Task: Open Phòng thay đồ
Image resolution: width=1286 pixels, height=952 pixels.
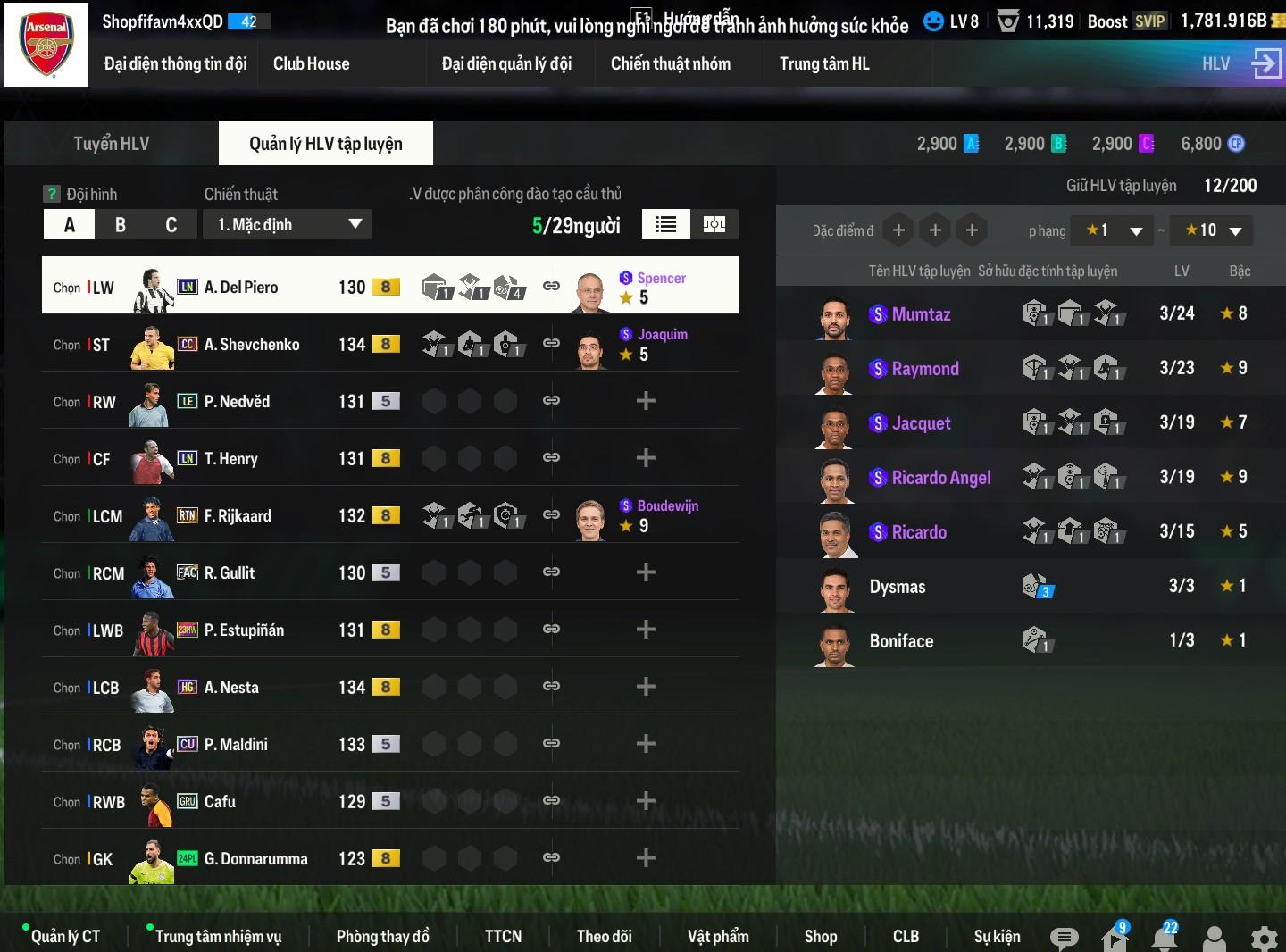Action: pyautogui.click(x=382, y=936)
